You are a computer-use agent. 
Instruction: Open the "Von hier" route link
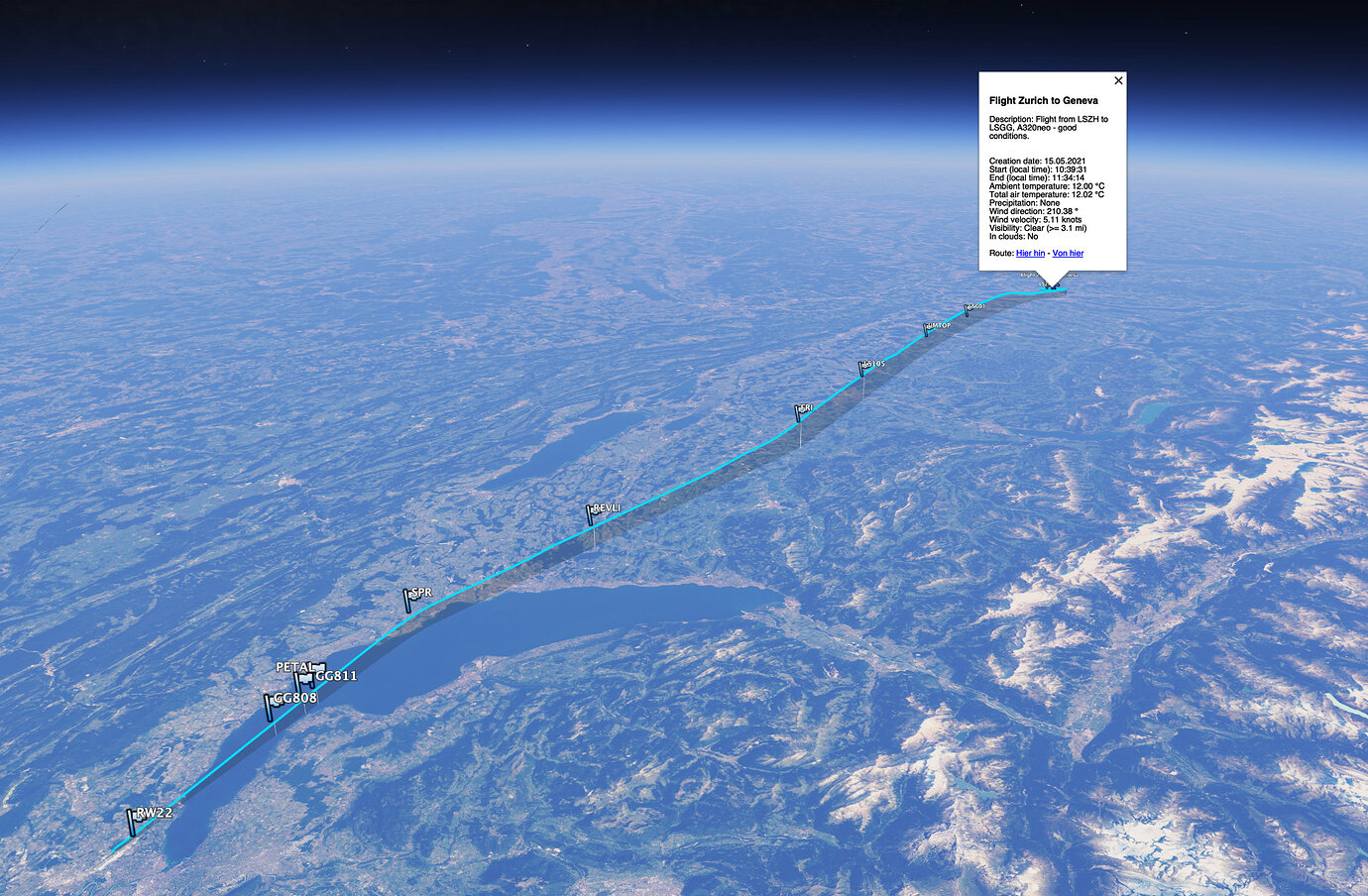pyautogui.click(x=1069, y=253)
